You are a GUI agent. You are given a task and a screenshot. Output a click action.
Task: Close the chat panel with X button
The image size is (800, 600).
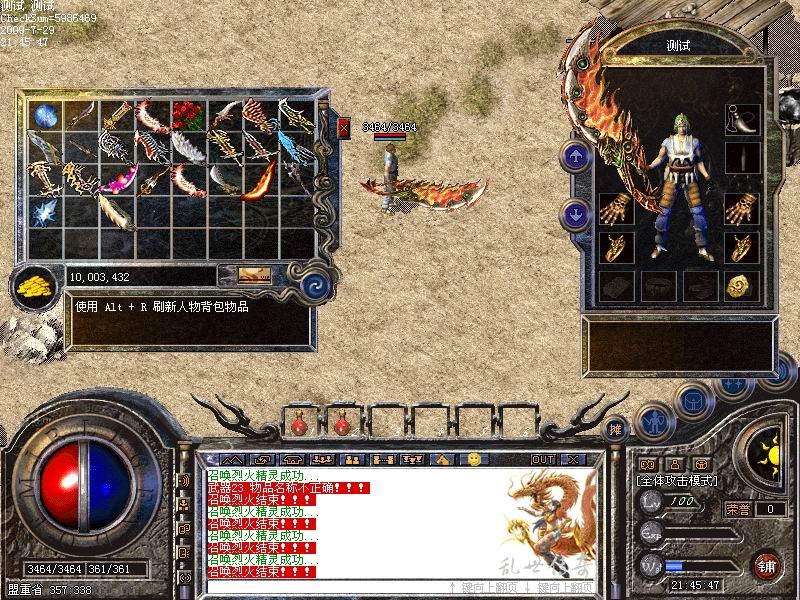click(x=573, y=459)
